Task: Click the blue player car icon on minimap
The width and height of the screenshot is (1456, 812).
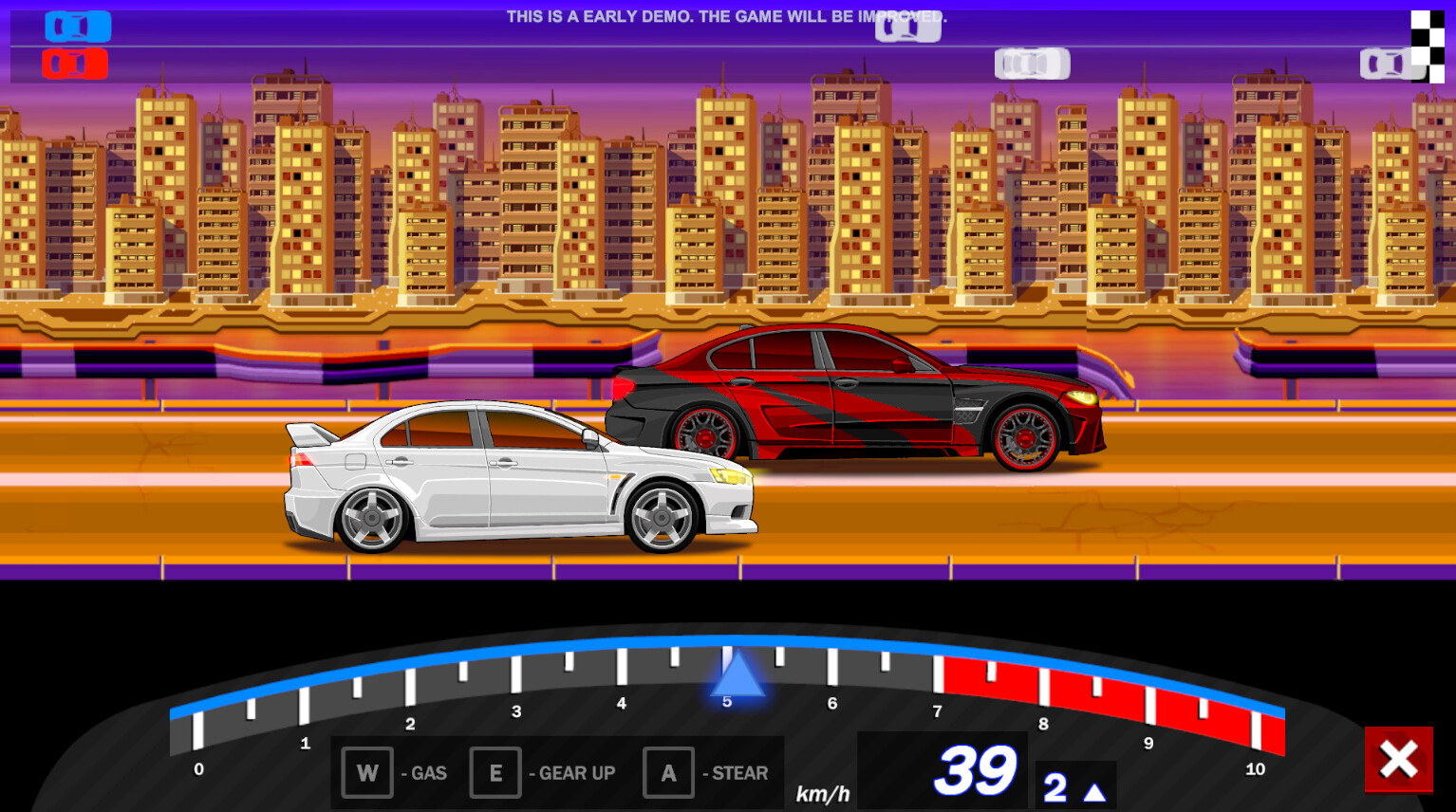Action: click(x=78, y=27)
